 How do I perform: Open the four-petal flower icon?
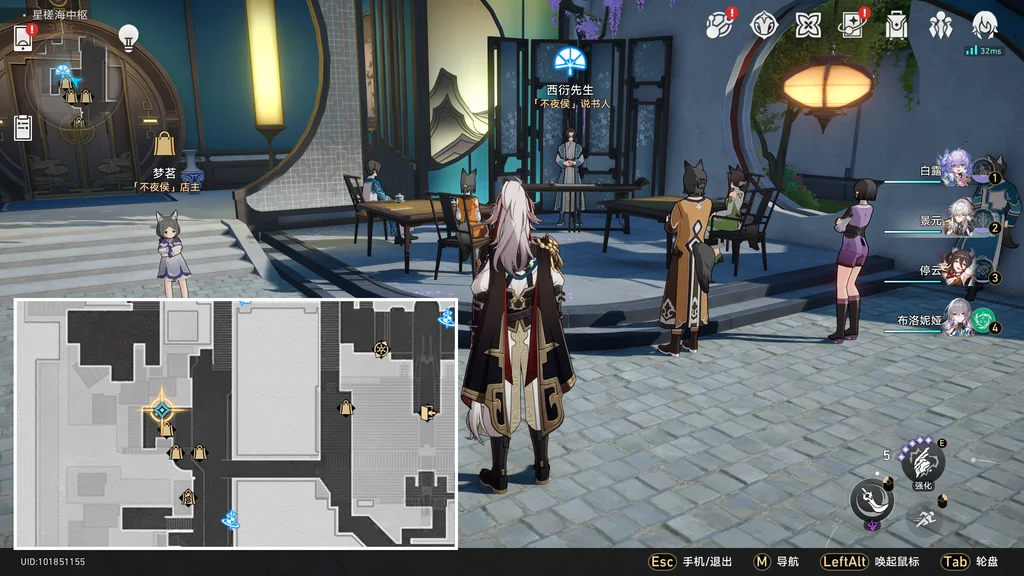[808, 25]
